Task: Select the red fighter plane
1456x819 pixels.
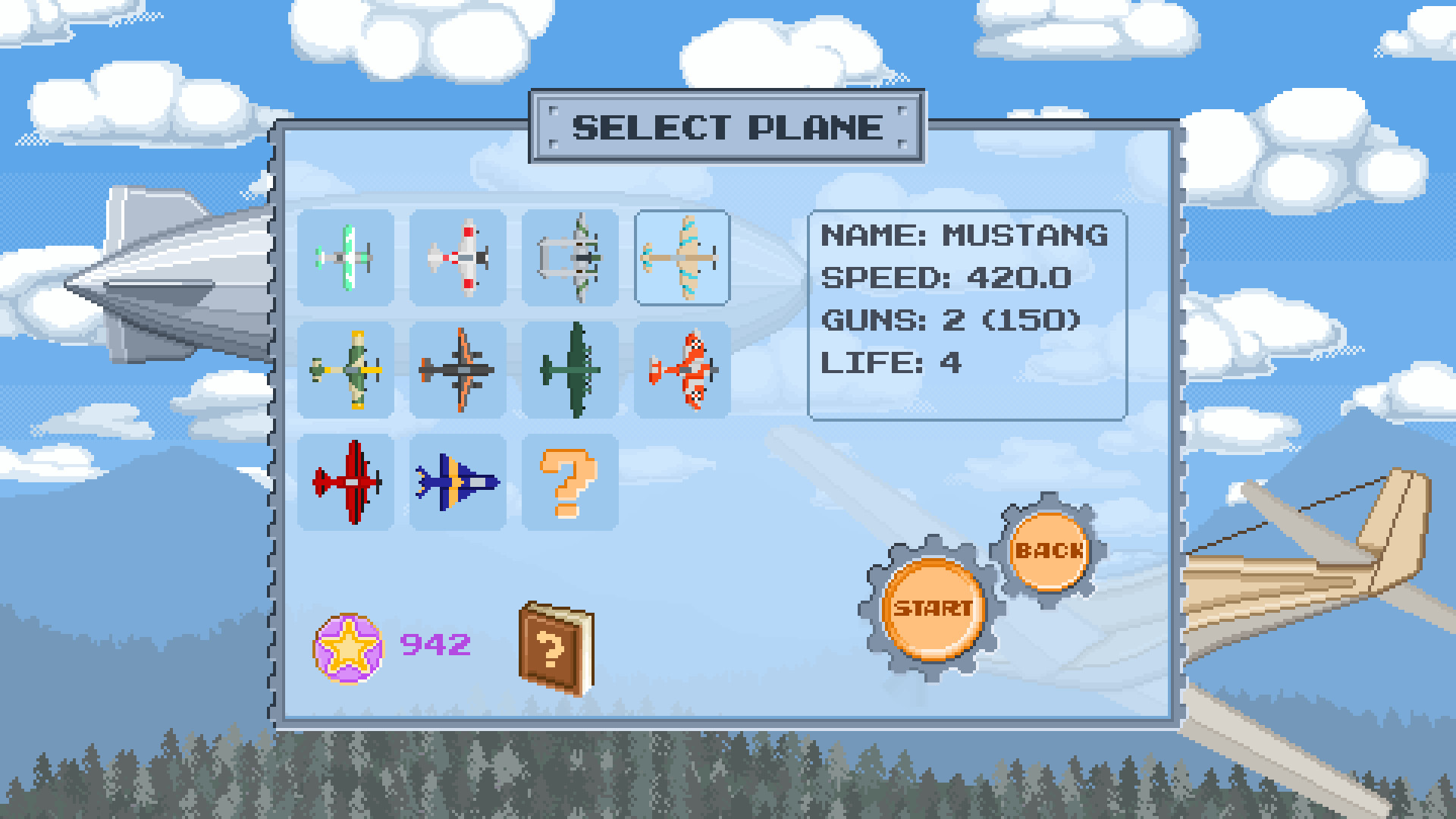Action: (346, 483)
